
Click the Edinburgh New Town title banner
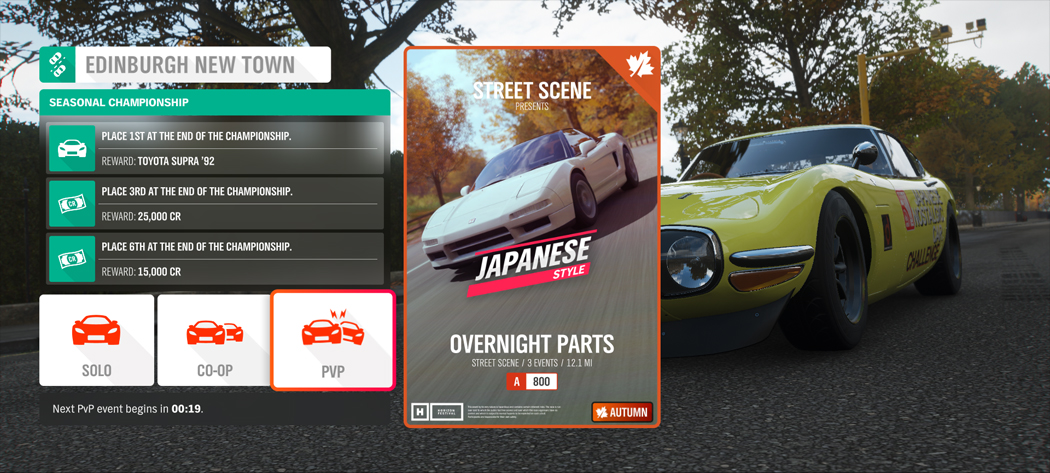[x=186, y=65]
